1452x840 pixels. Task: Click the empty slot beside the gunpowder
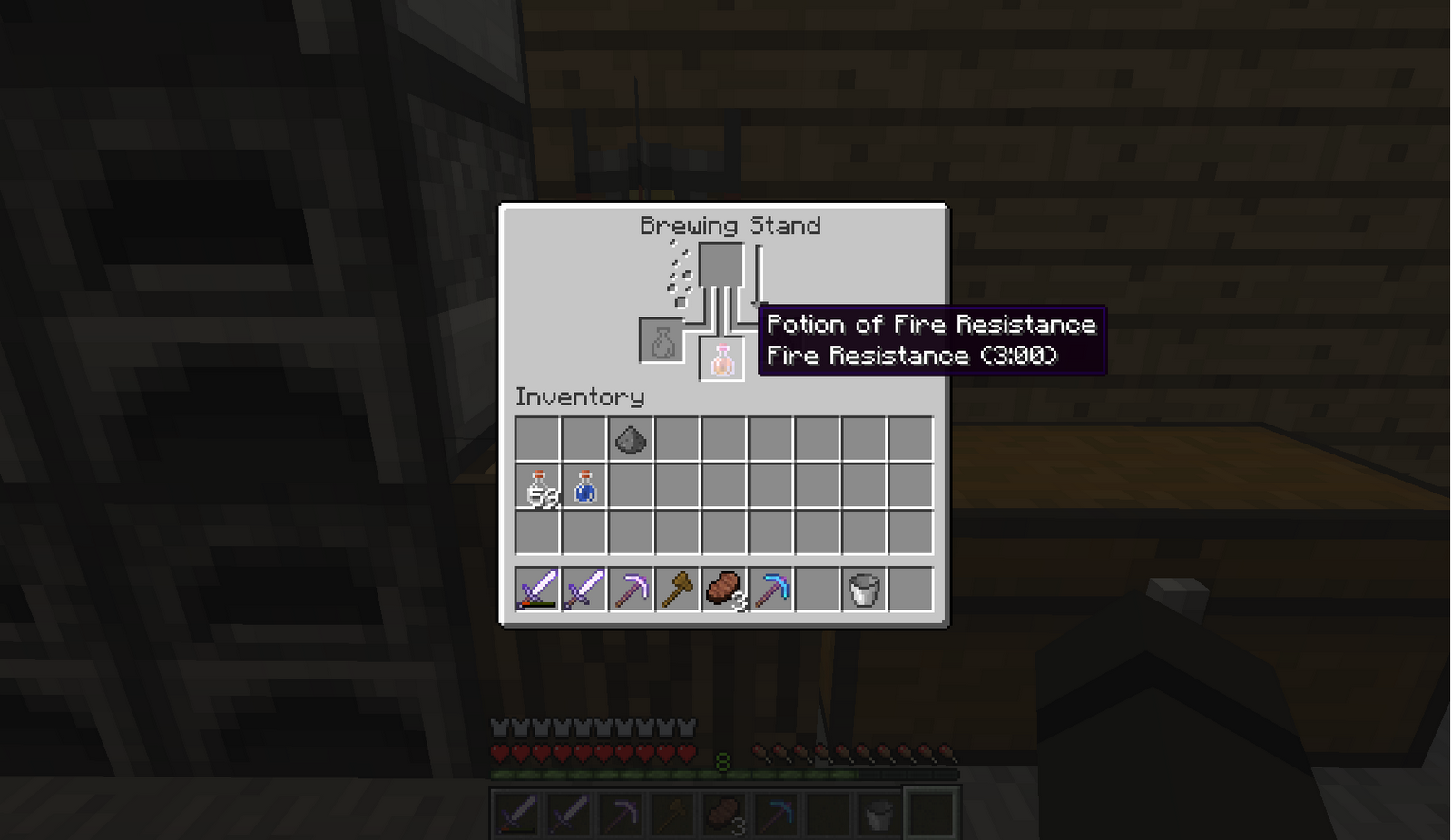click(x=677, y=438)
